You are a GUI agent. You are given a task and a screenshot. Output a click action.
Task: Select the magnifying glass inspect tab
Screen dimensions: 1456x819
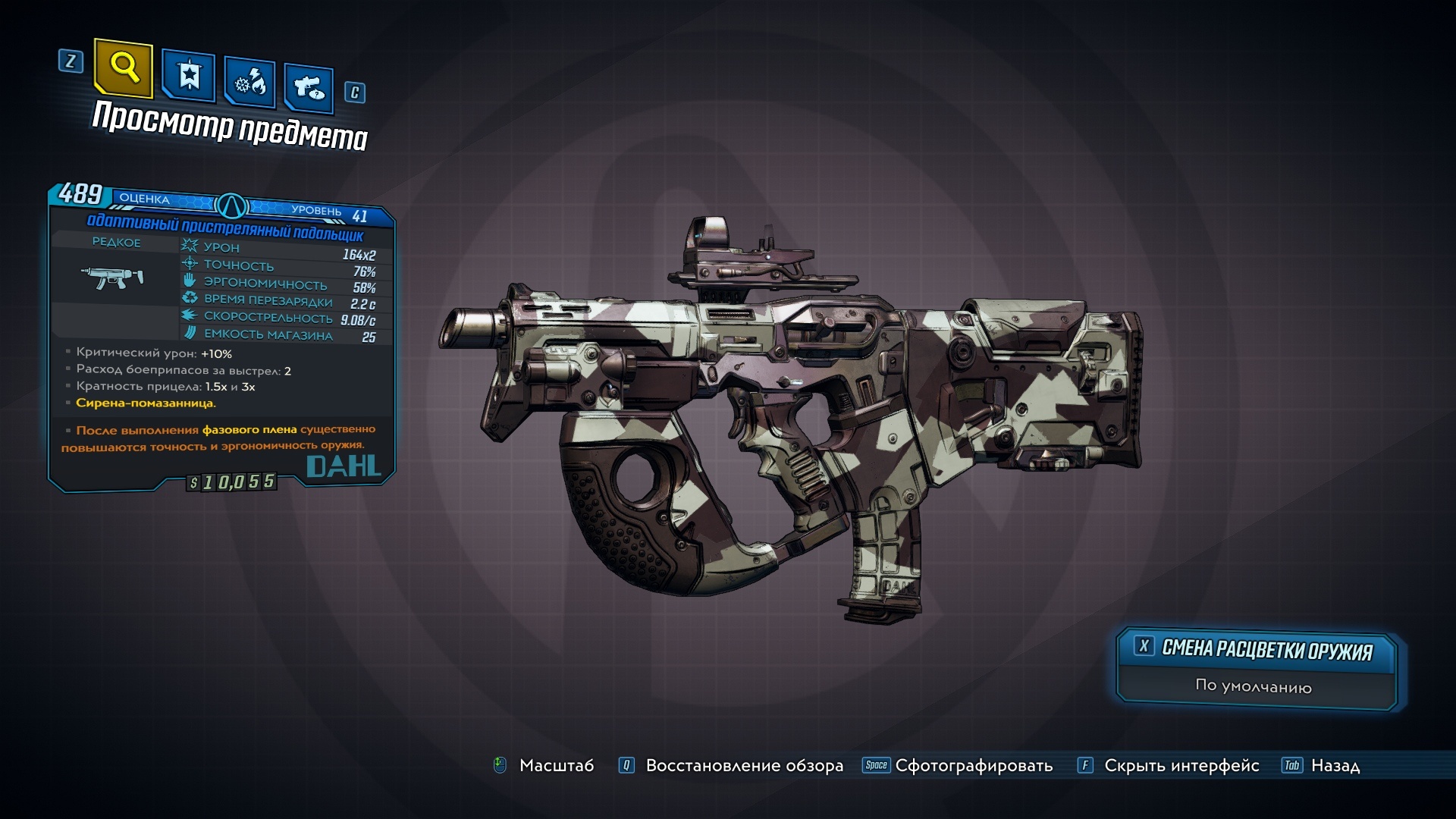pyautogui.click(x=124, y=68)
